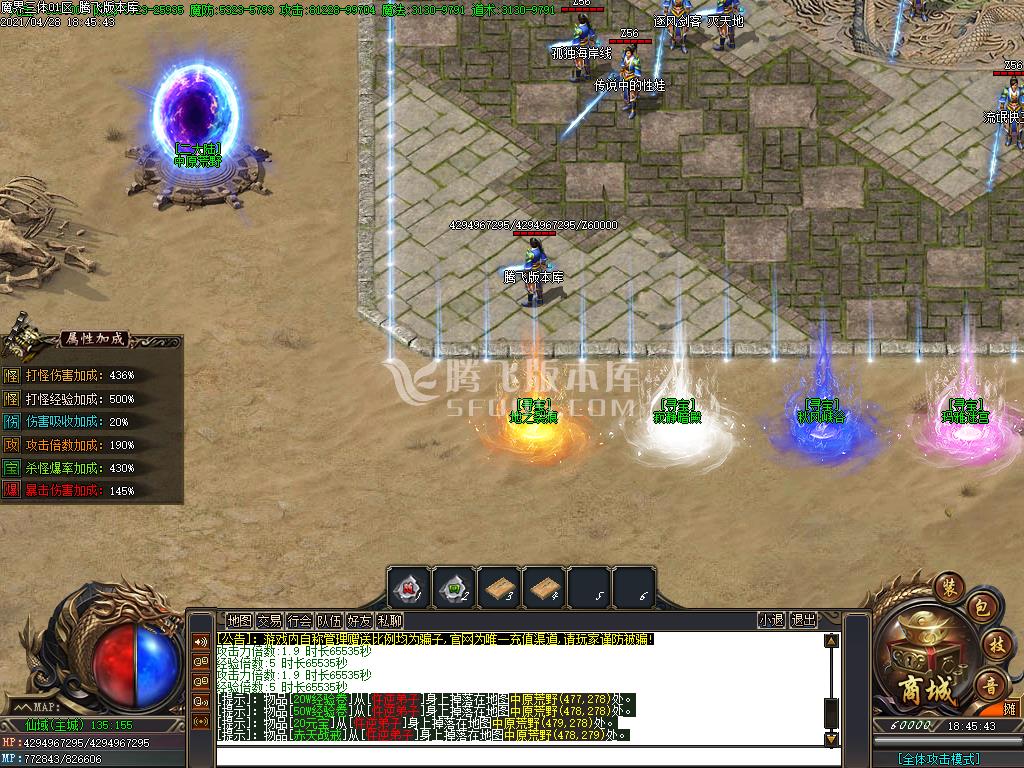This screenshot has height=768, width=1024.
Task: Open the 地图 map button
Action: tap(239, 621)
